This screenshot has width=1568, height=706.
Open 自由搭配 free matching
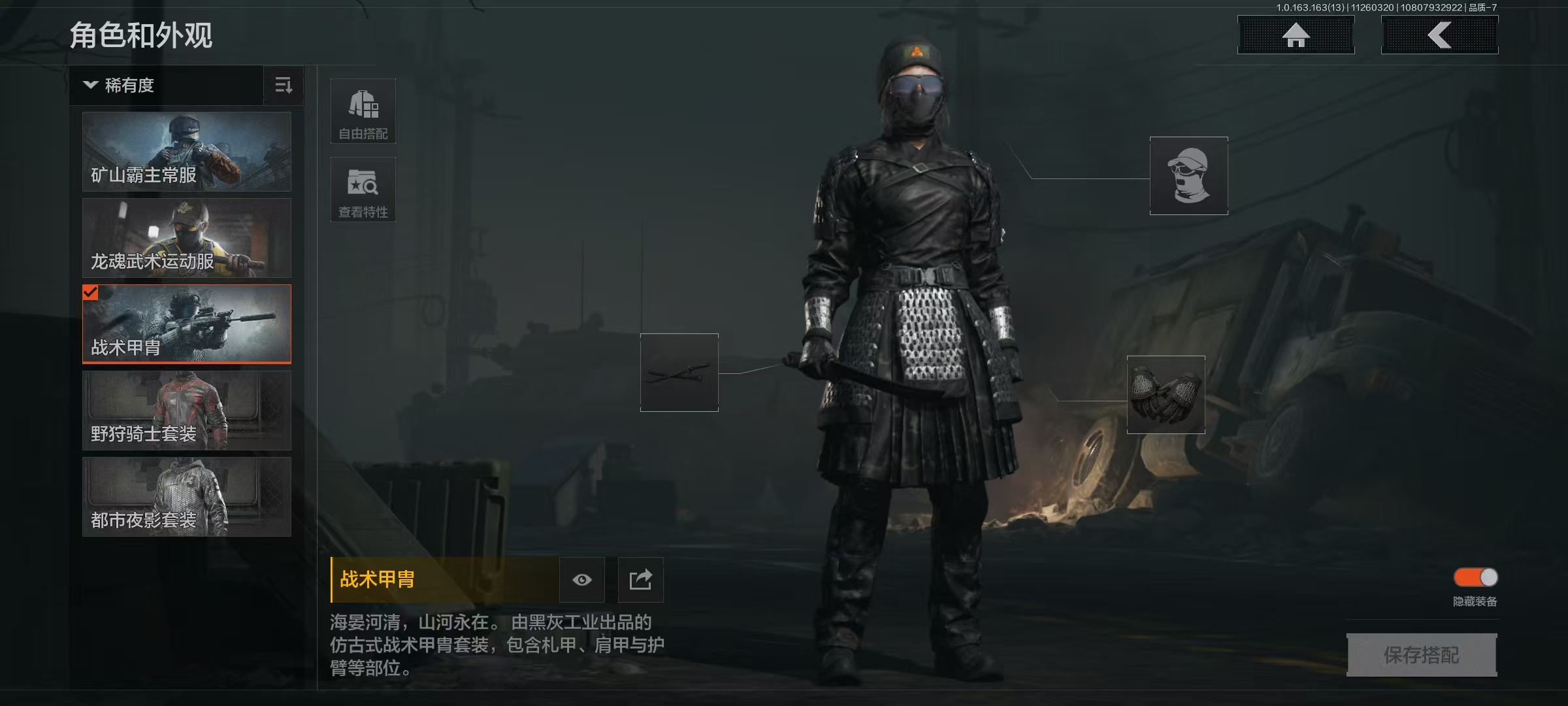363,111
